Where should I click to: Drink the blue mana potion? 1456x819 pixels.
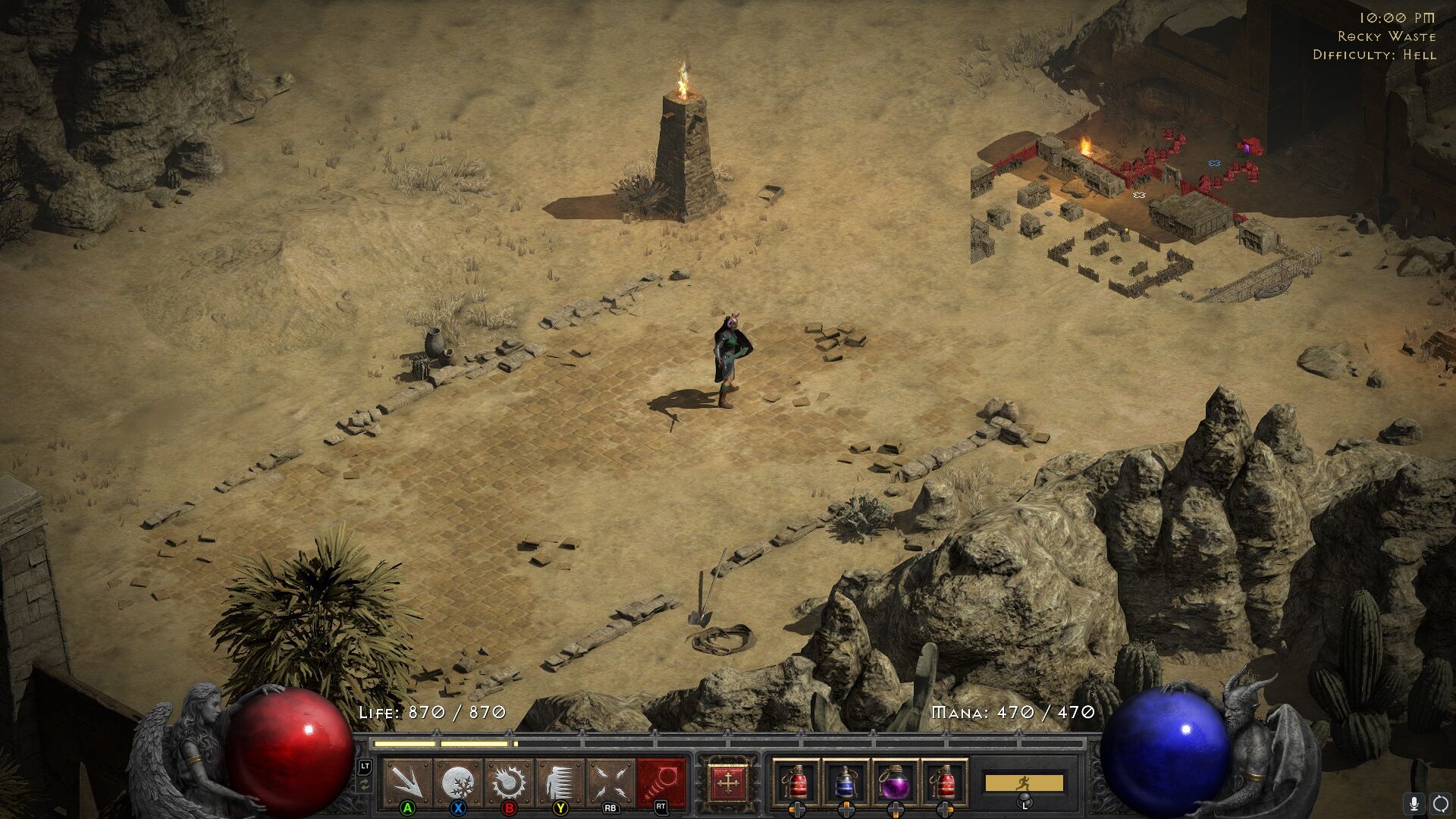click(x=845, y=782)
